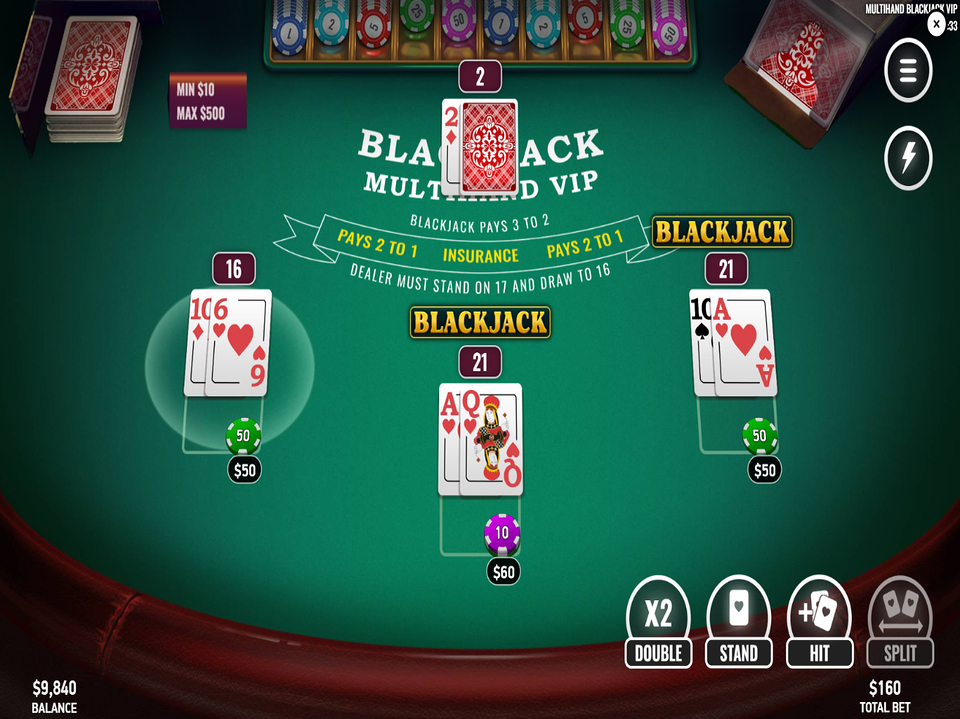Image resolution: width=960 pixels, height=719 pixels.
Task: Open the hamburger menu
Action: [908, 71]
